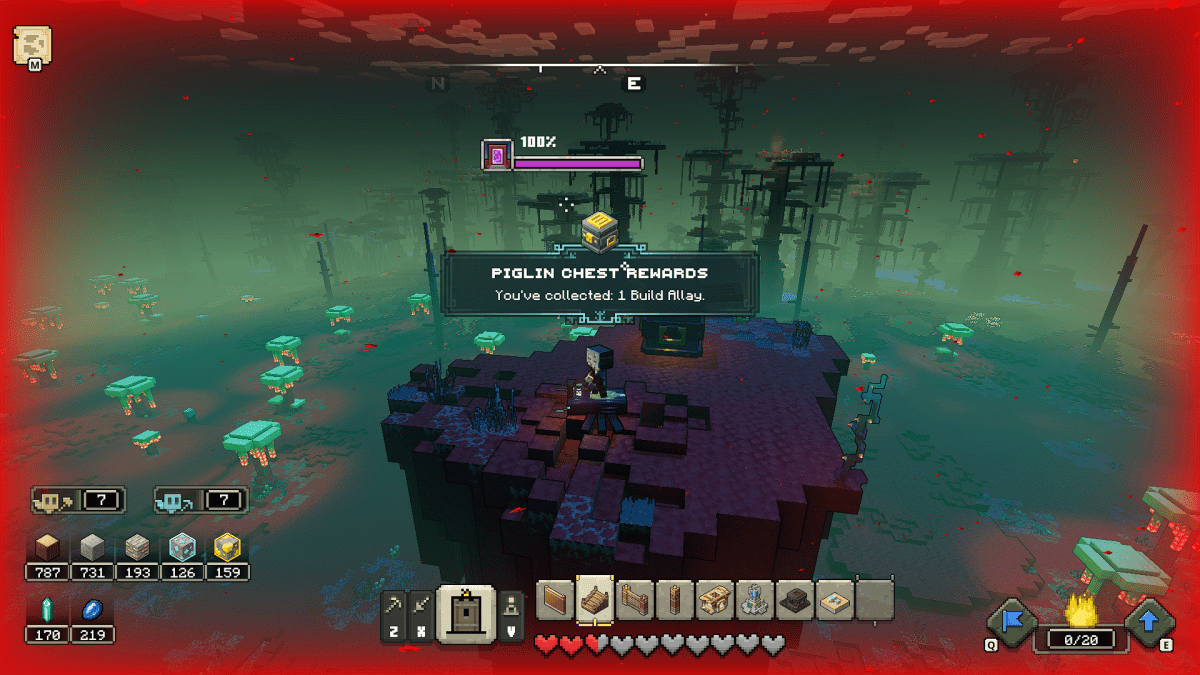The width and height of the screenshot is (1200, 675).
Task: Select the highlighted banner structures category
Action: [x=466, y=612]
